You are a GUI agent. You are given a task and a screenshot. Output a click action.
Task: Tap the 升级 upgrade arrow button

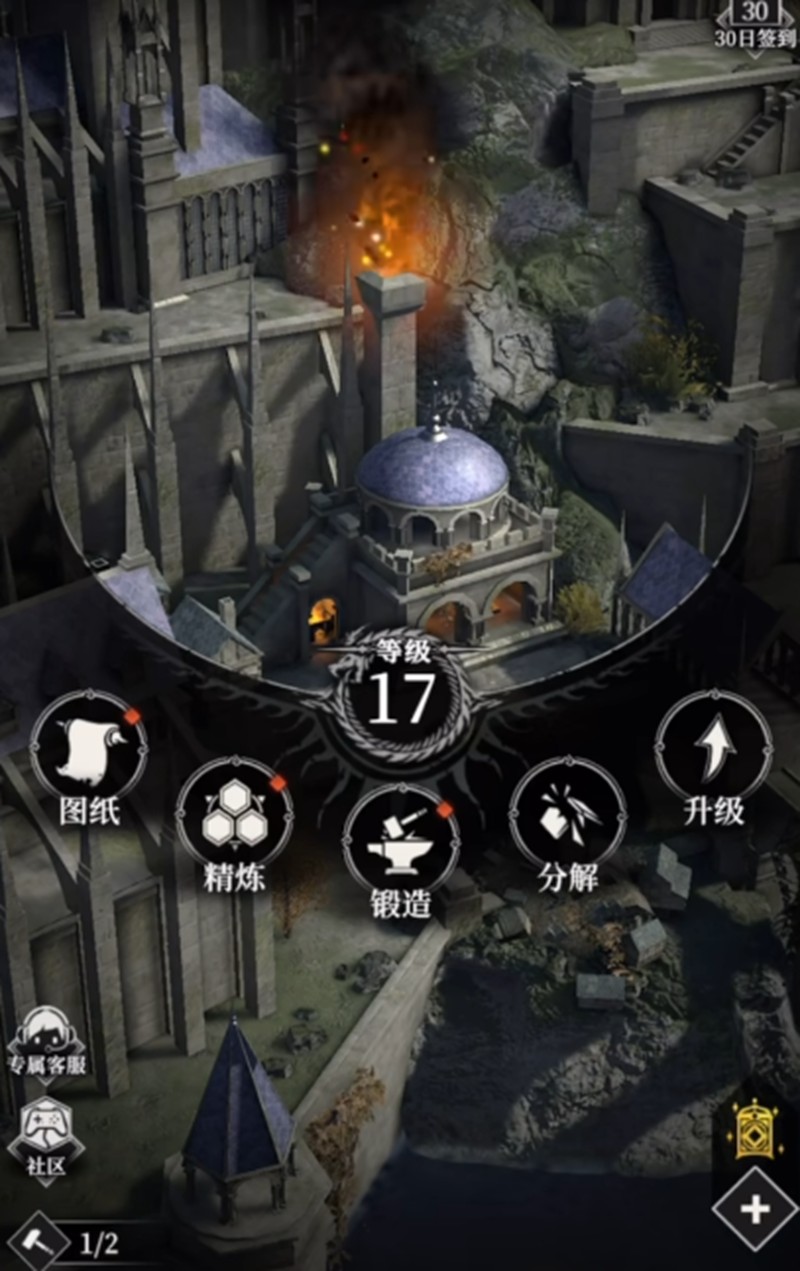click(x=713, y=748)
